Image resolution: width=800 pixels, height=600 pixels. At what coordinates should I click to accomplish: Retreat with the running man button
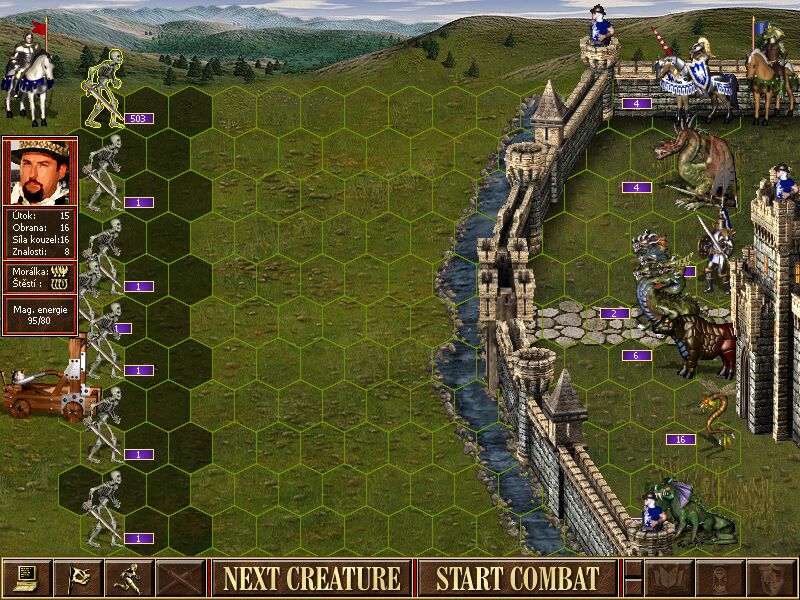point(129,578)
